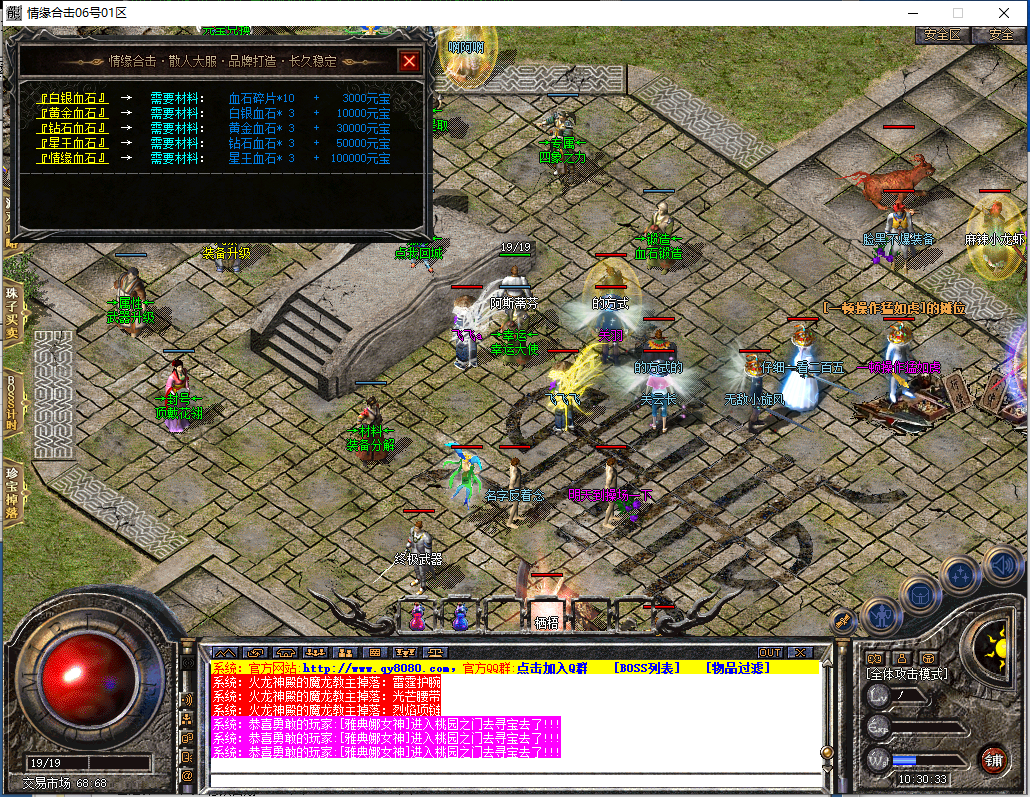Click the OUT button above chat
This screenshot has height=797, width=1030.
(769, 653)
